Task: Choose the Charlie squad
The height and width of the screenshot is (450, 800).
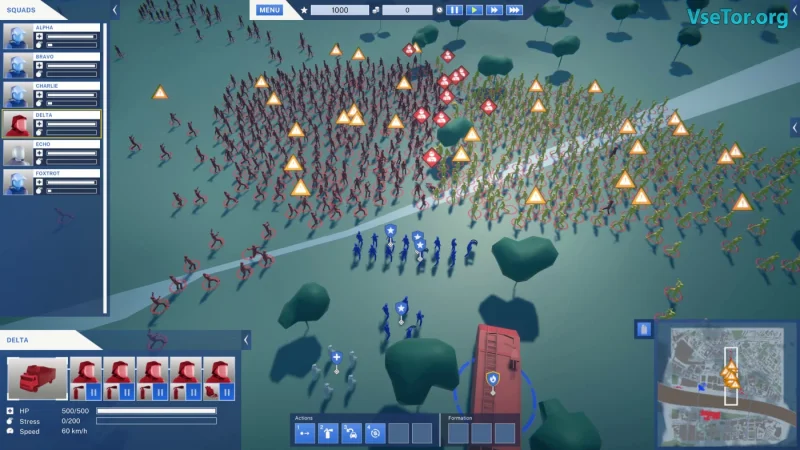Action: pyautogui.click(x=51, y=95)
